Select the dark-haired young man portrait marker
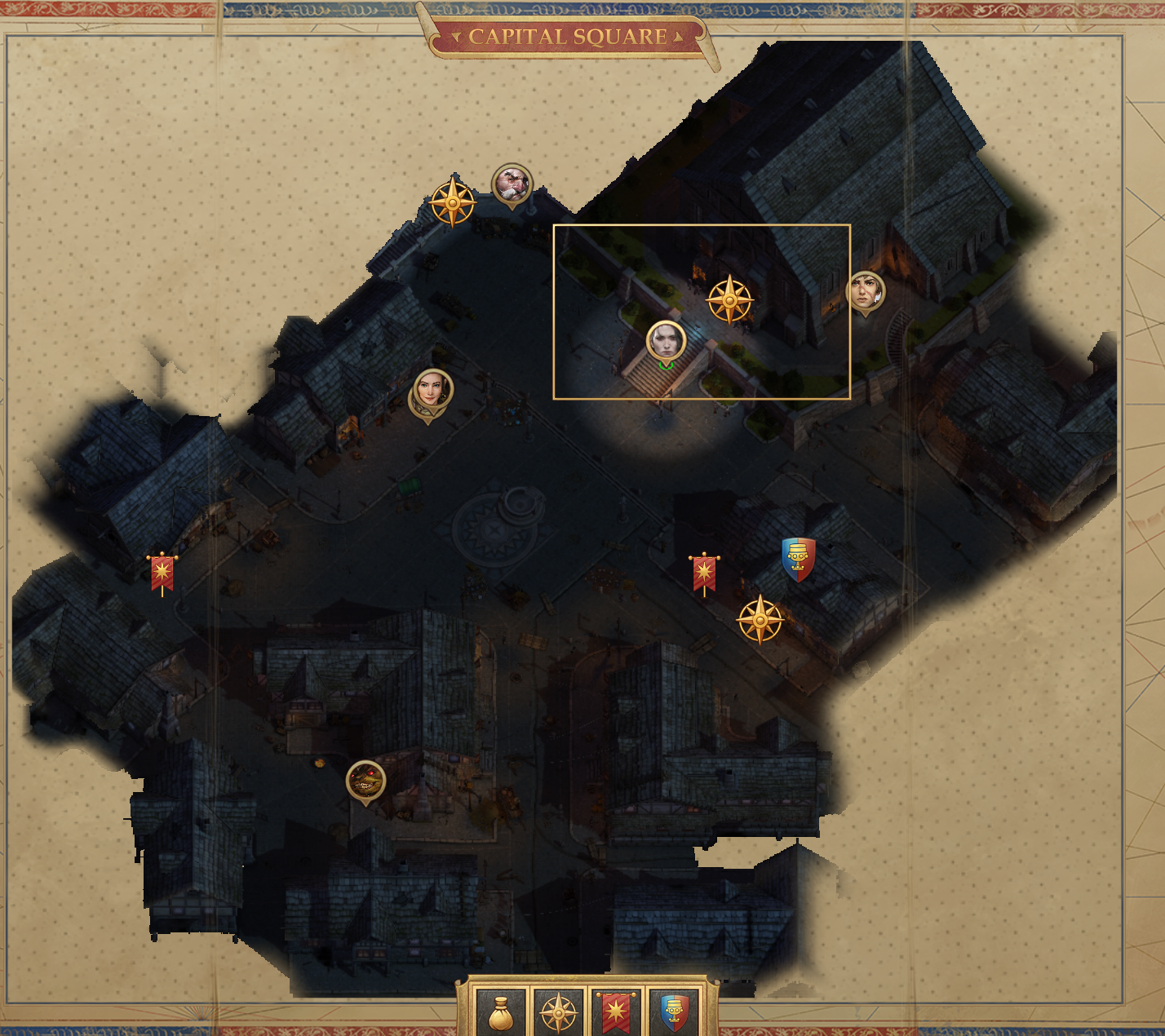Image resolution: width=1165 pixels, height=1036 pixels. (x=865, y=291)
